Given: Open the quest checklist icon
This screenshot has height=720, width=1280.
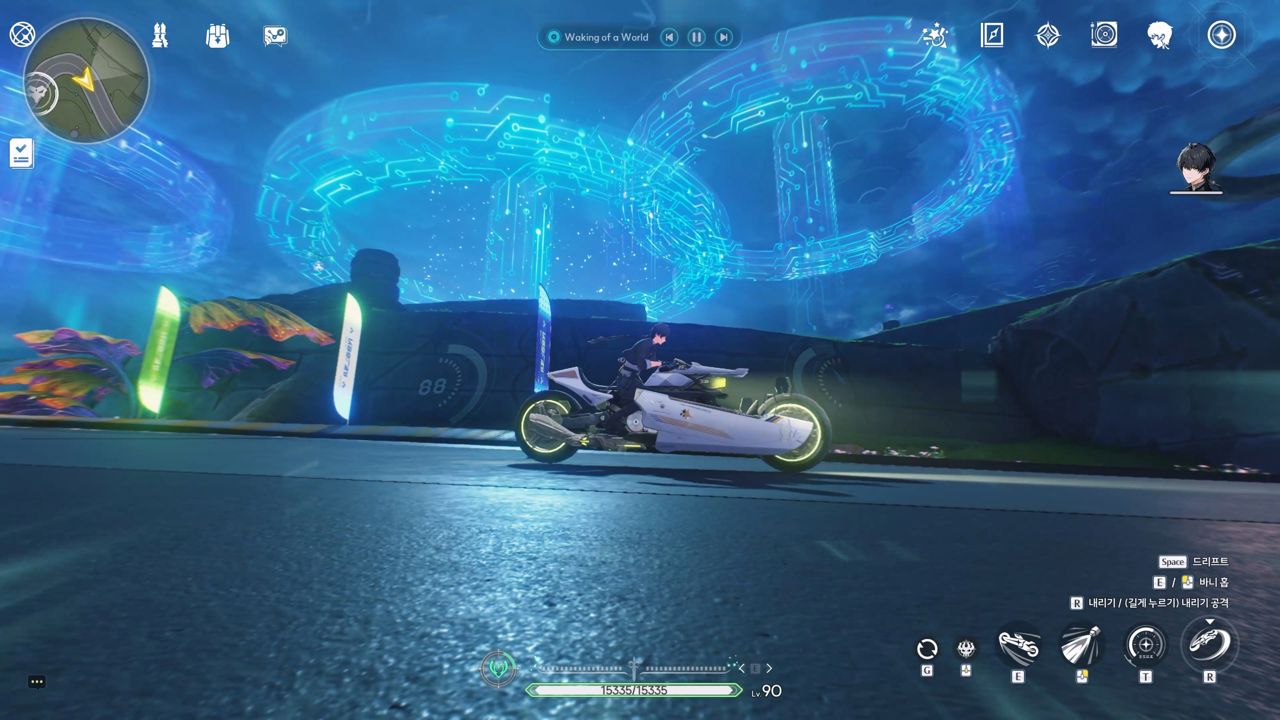Looking at the screenshot, I should point(22,153).
